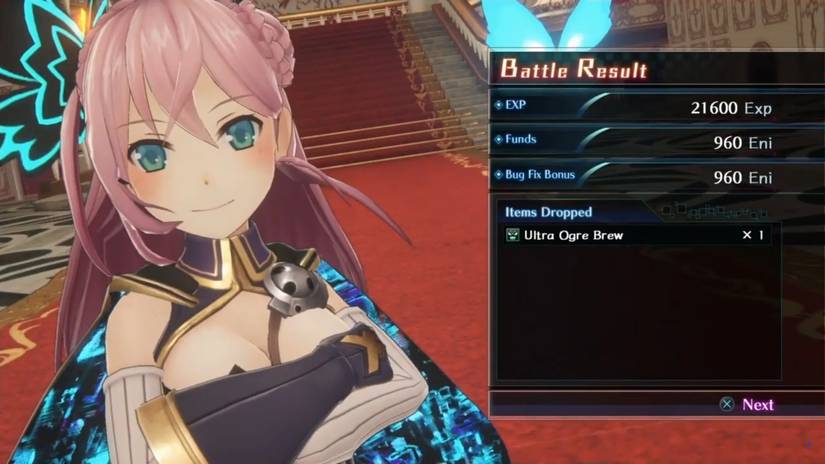Continue with the Next button
This screenshot has width=825, height=464.
point(747,405)
